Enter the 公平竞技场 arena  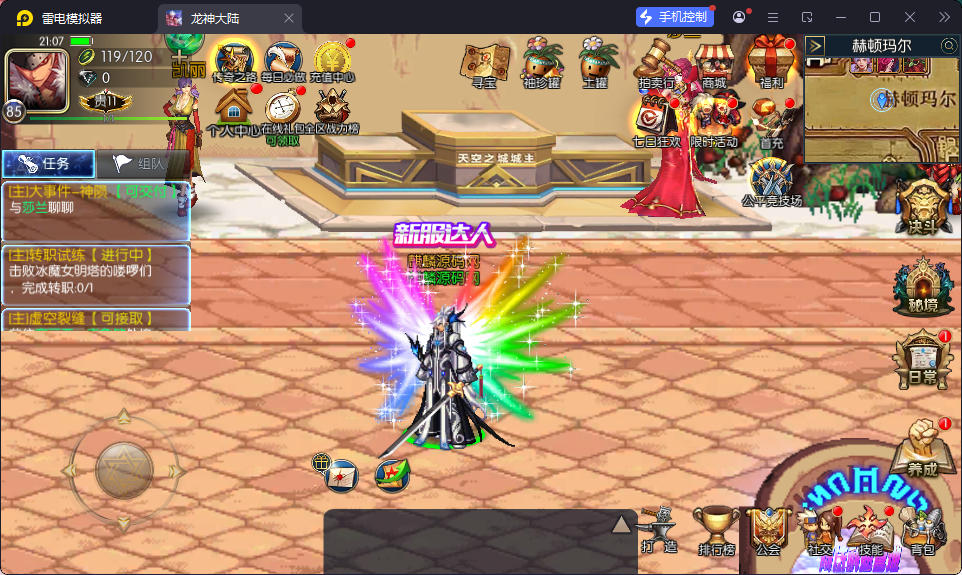click(772, 181)
